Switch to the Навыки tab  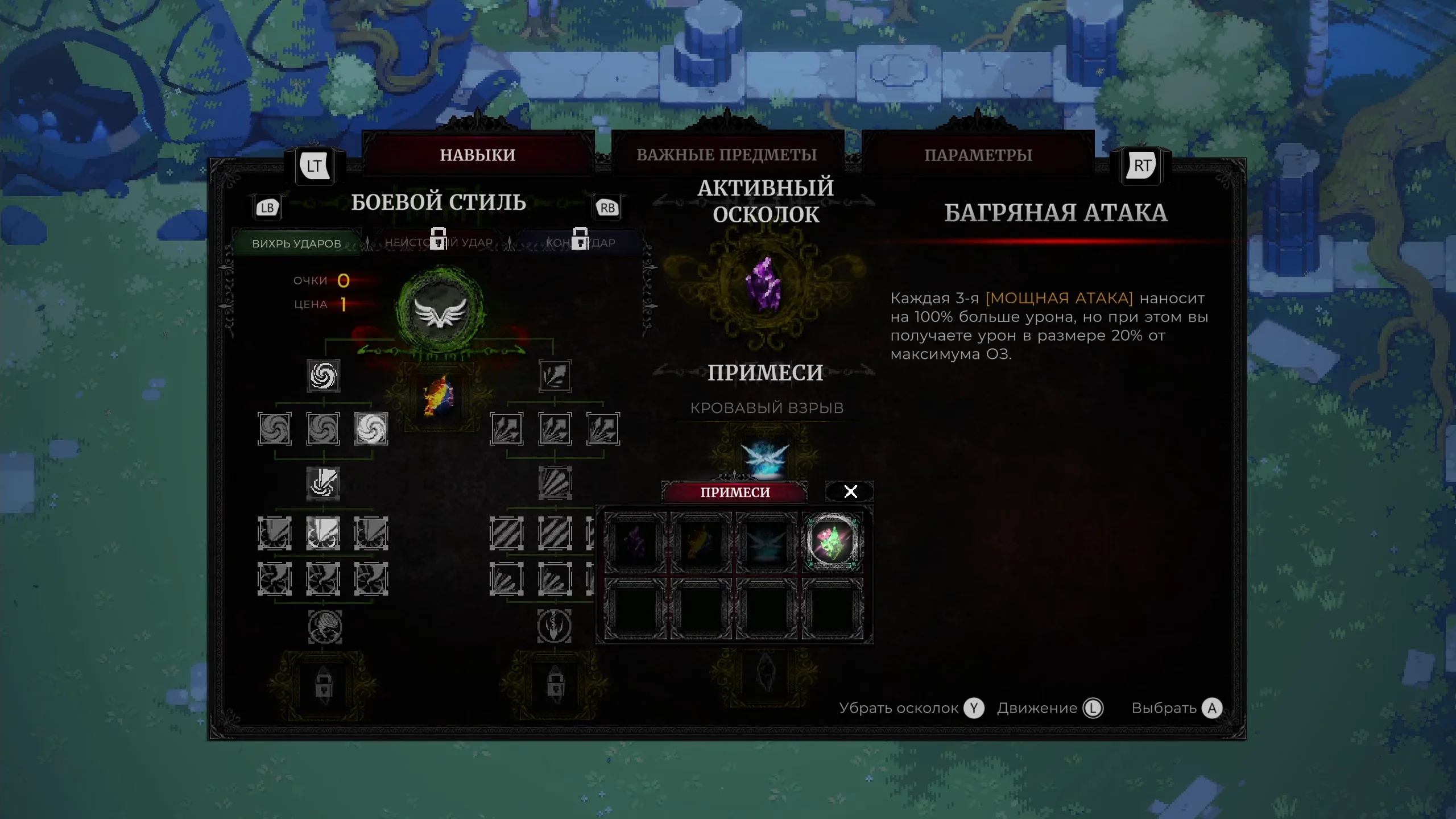(478, 155)
